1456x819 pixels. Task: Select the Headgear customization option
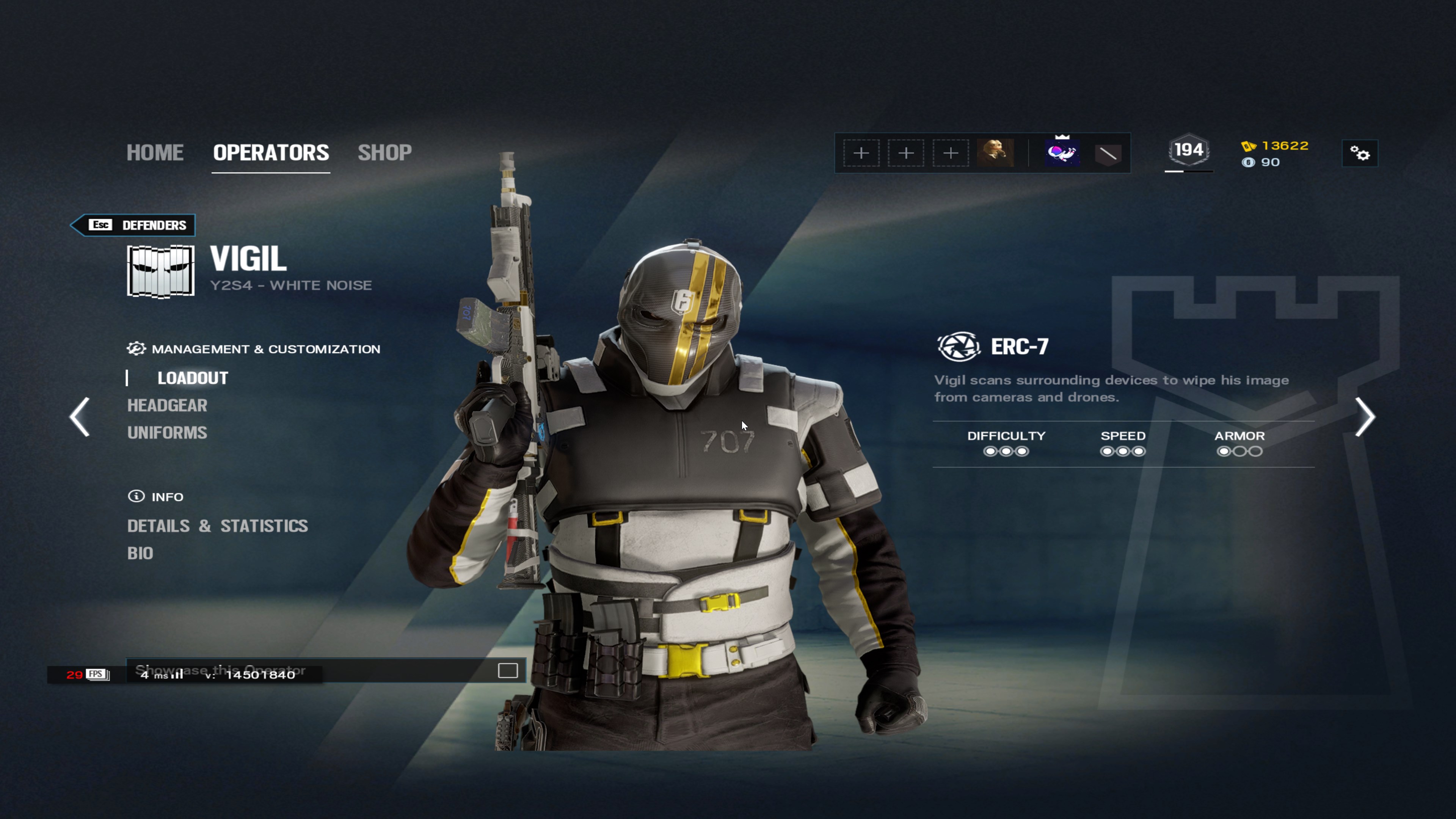[167, 405]
